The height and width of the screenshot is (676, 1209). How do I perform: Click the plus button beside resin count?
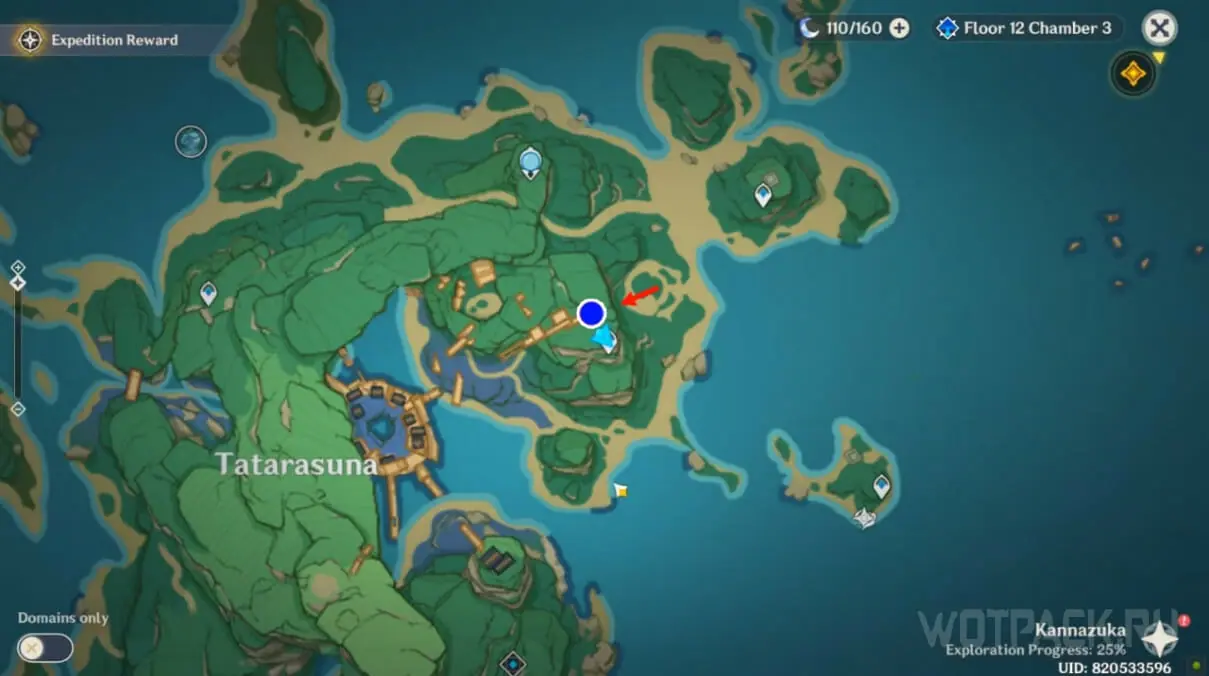point(900,28)
